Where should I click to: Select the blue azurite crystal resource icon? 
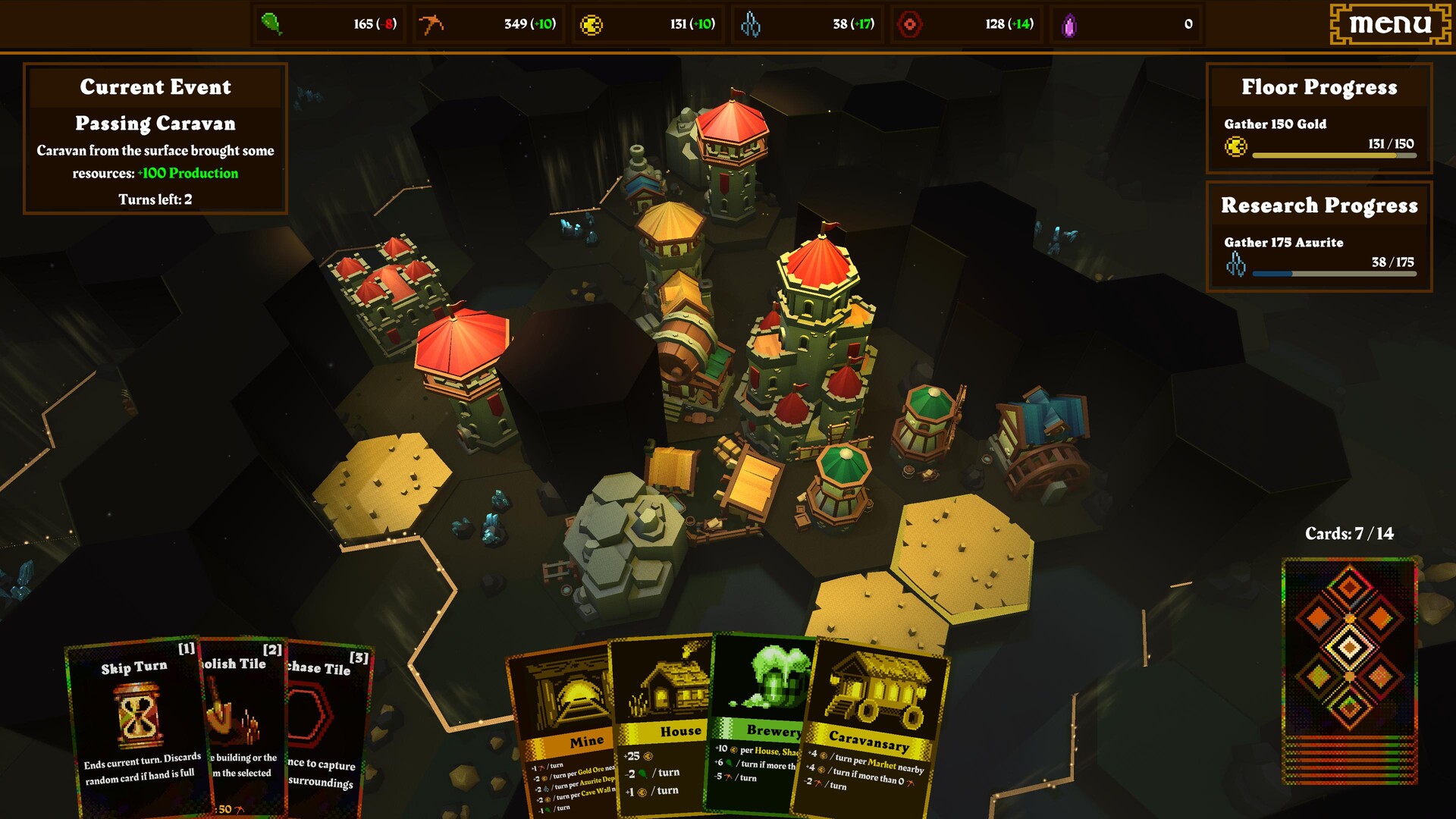tap(752, 24)
